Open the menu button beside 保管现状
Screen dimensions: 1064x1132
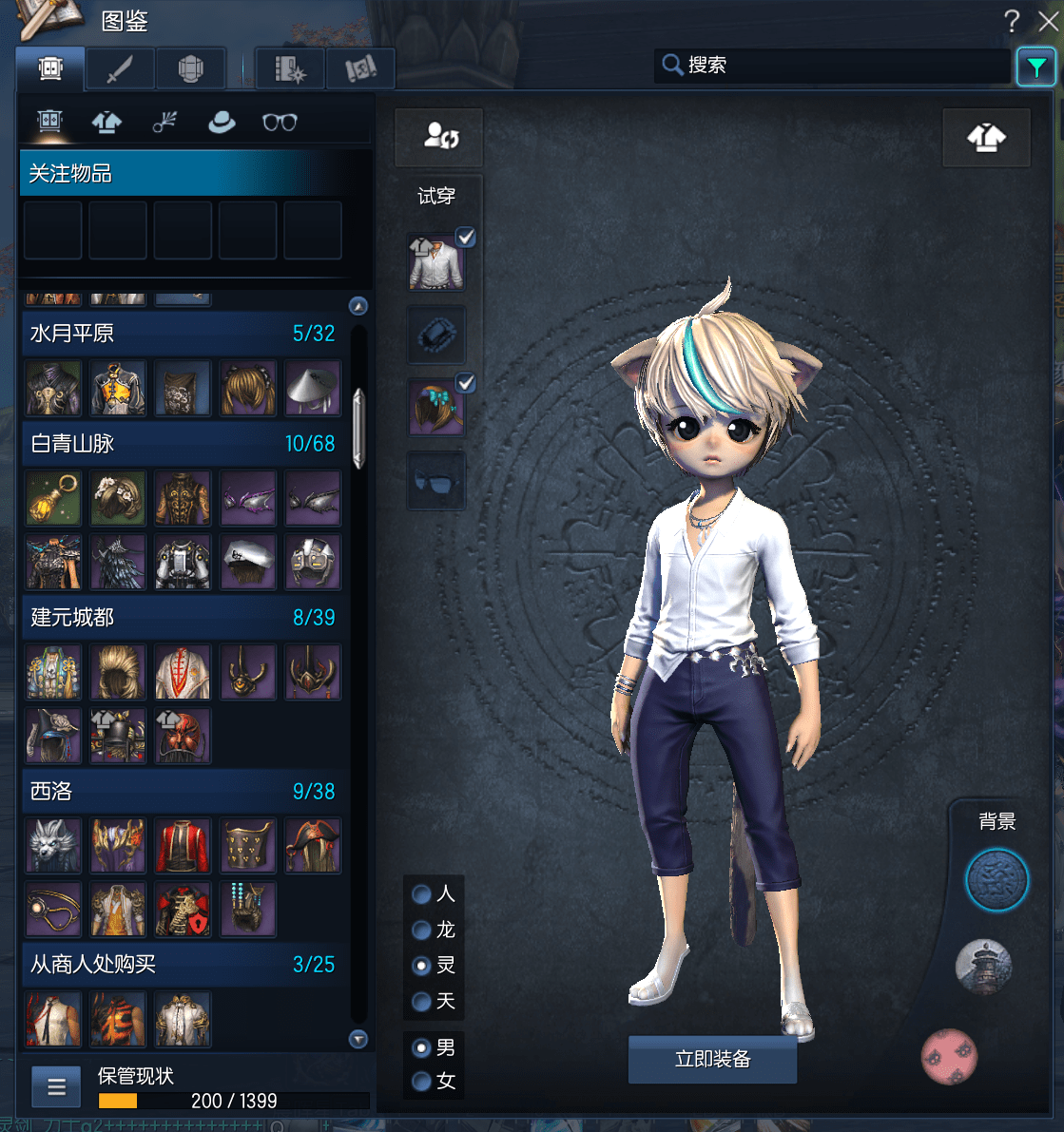tap(56, 1087)
